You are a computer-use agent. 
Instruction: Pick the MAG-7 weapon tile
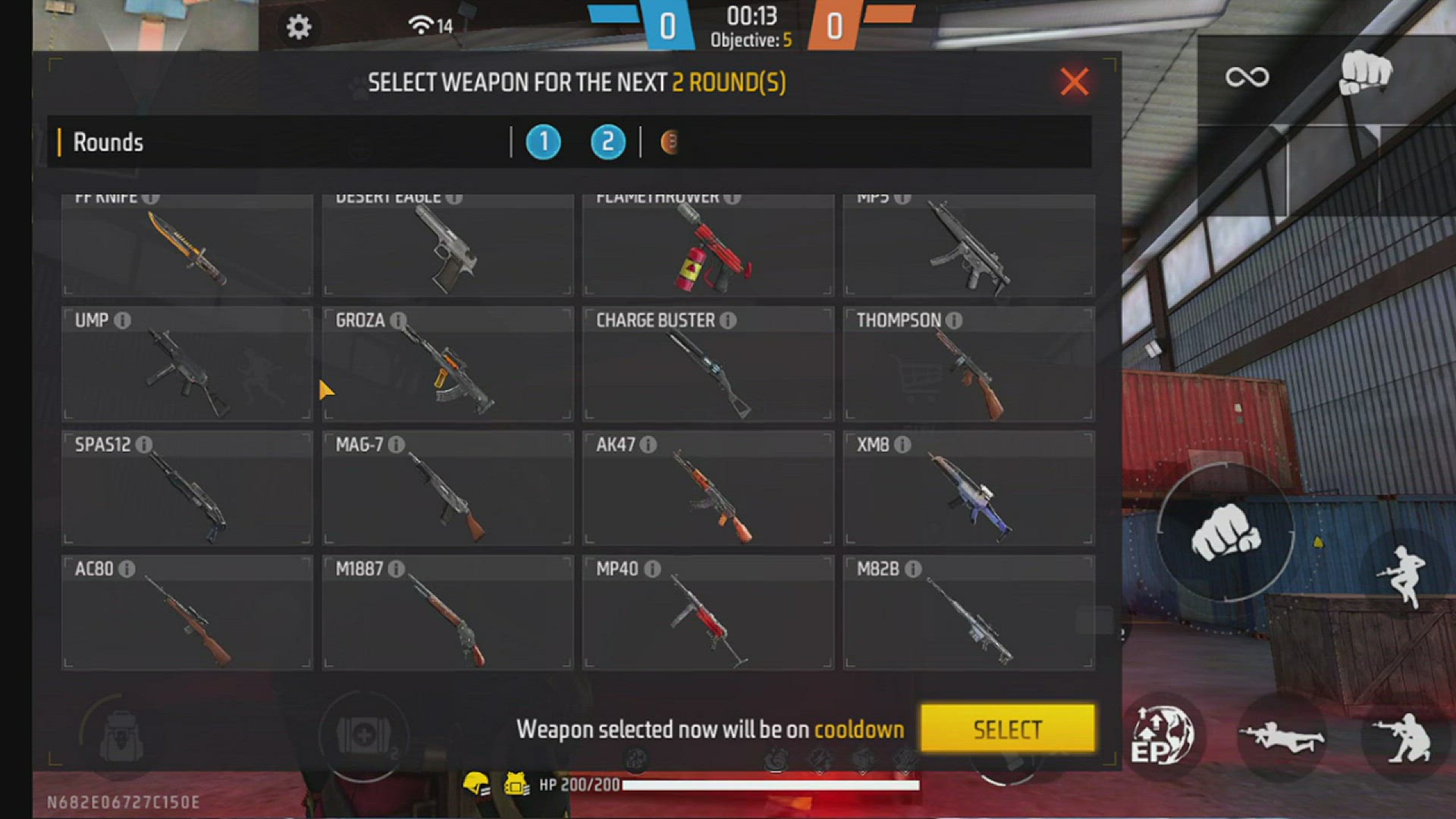(x=447, y=488)
